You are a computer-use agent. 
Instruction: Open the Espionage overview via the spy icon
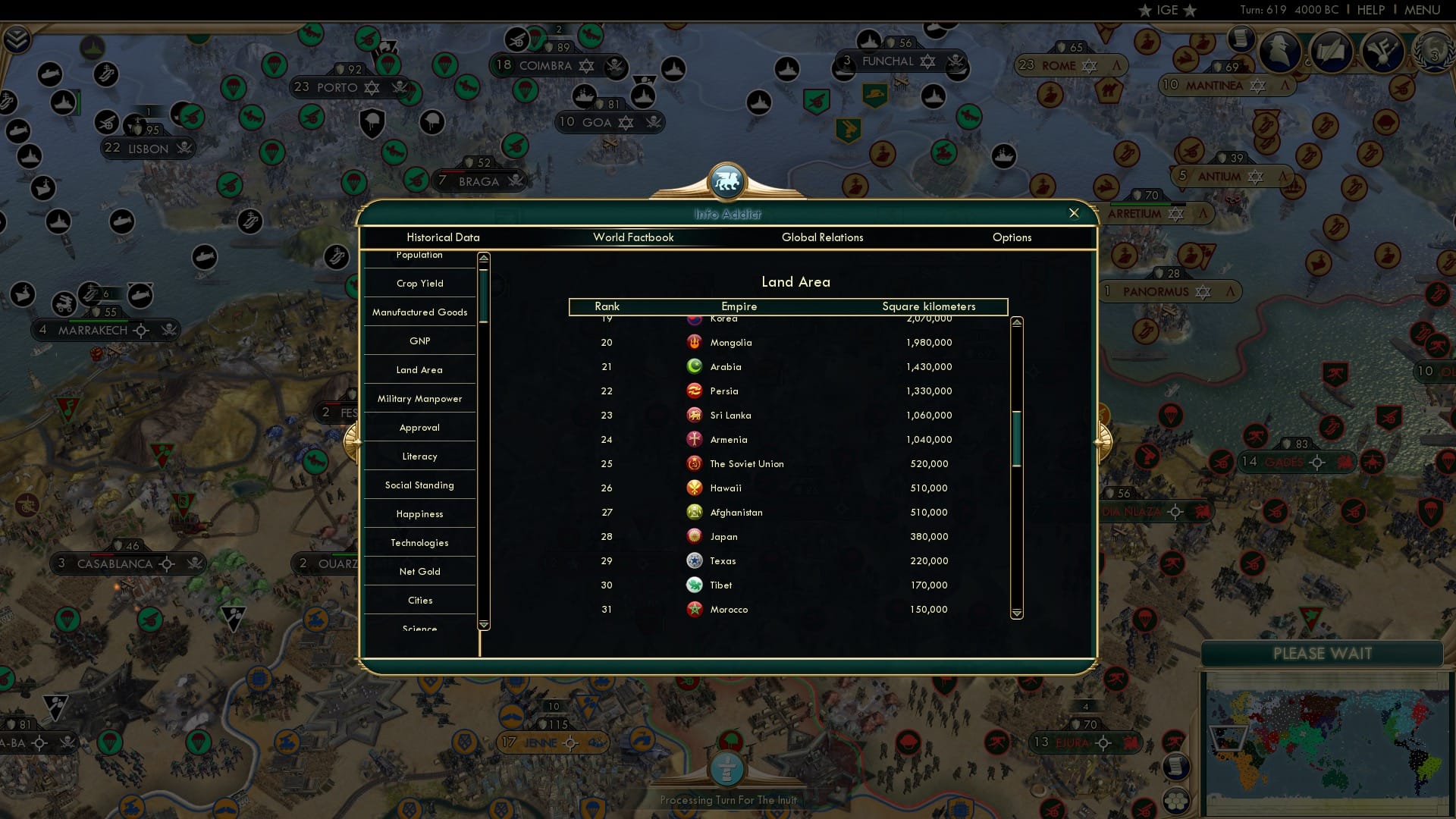click(1279, 51)
